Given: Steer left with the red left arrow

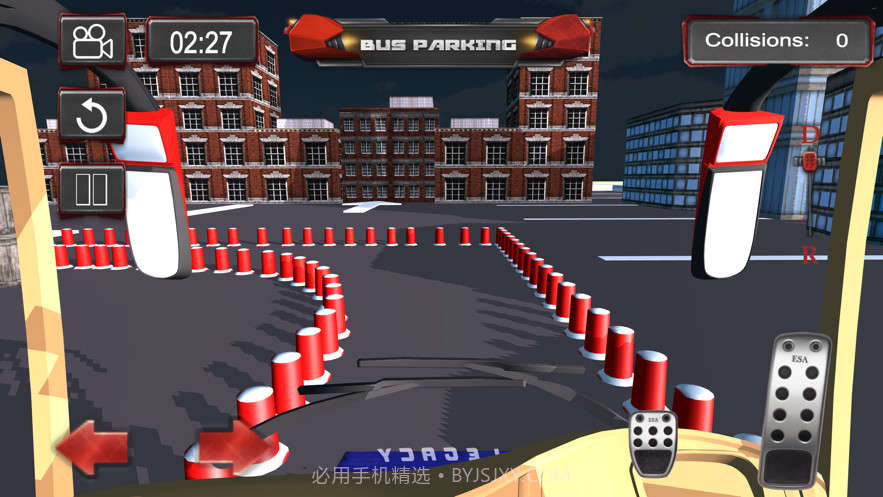Looking at the screenshot, I should [x=92, y=447].
